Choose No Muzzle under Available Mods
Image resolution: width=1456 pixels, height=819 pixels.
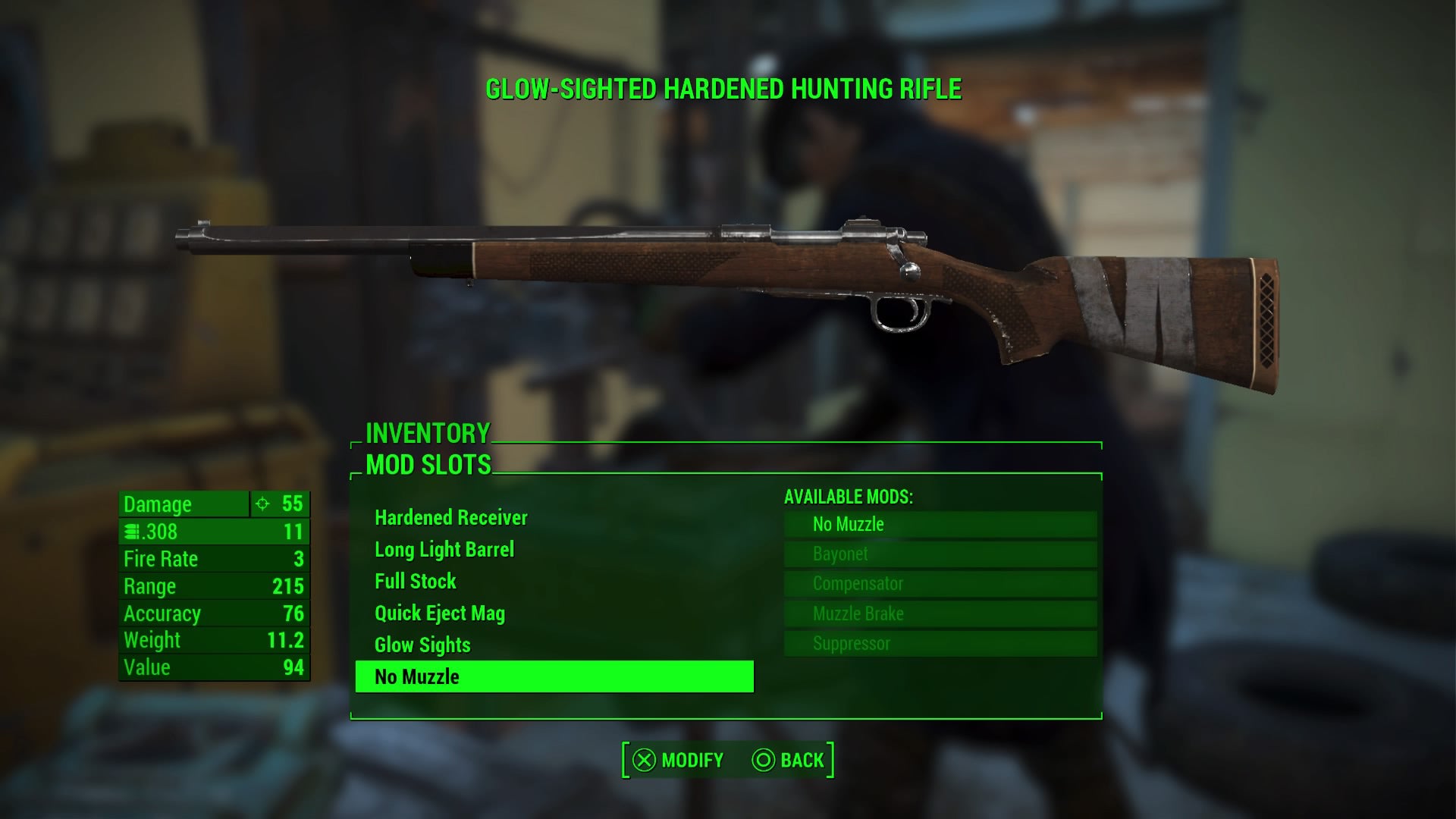[x=940, y=525]
